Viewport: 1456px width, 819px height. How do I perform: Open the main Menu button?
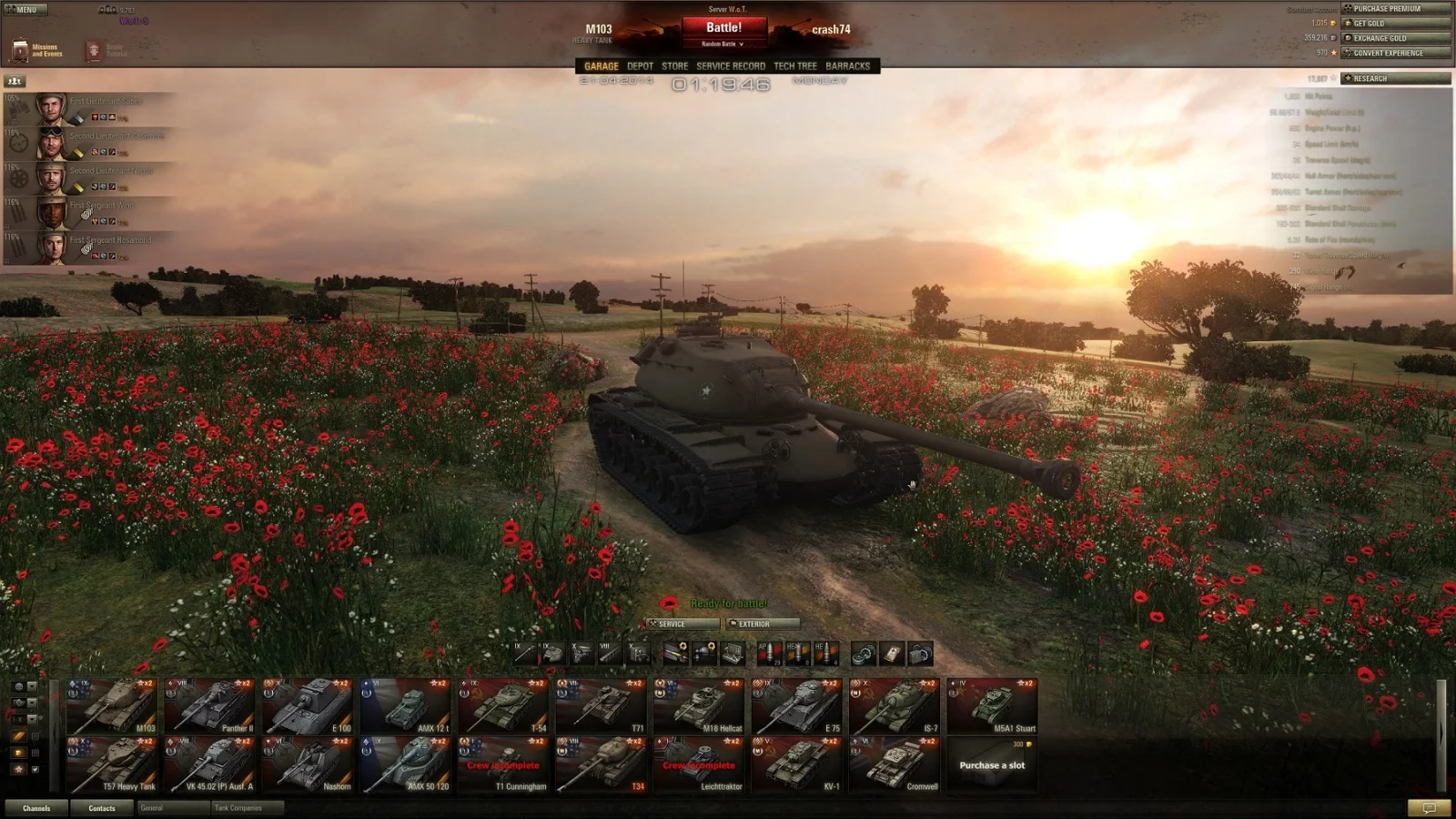click(23, 9)
